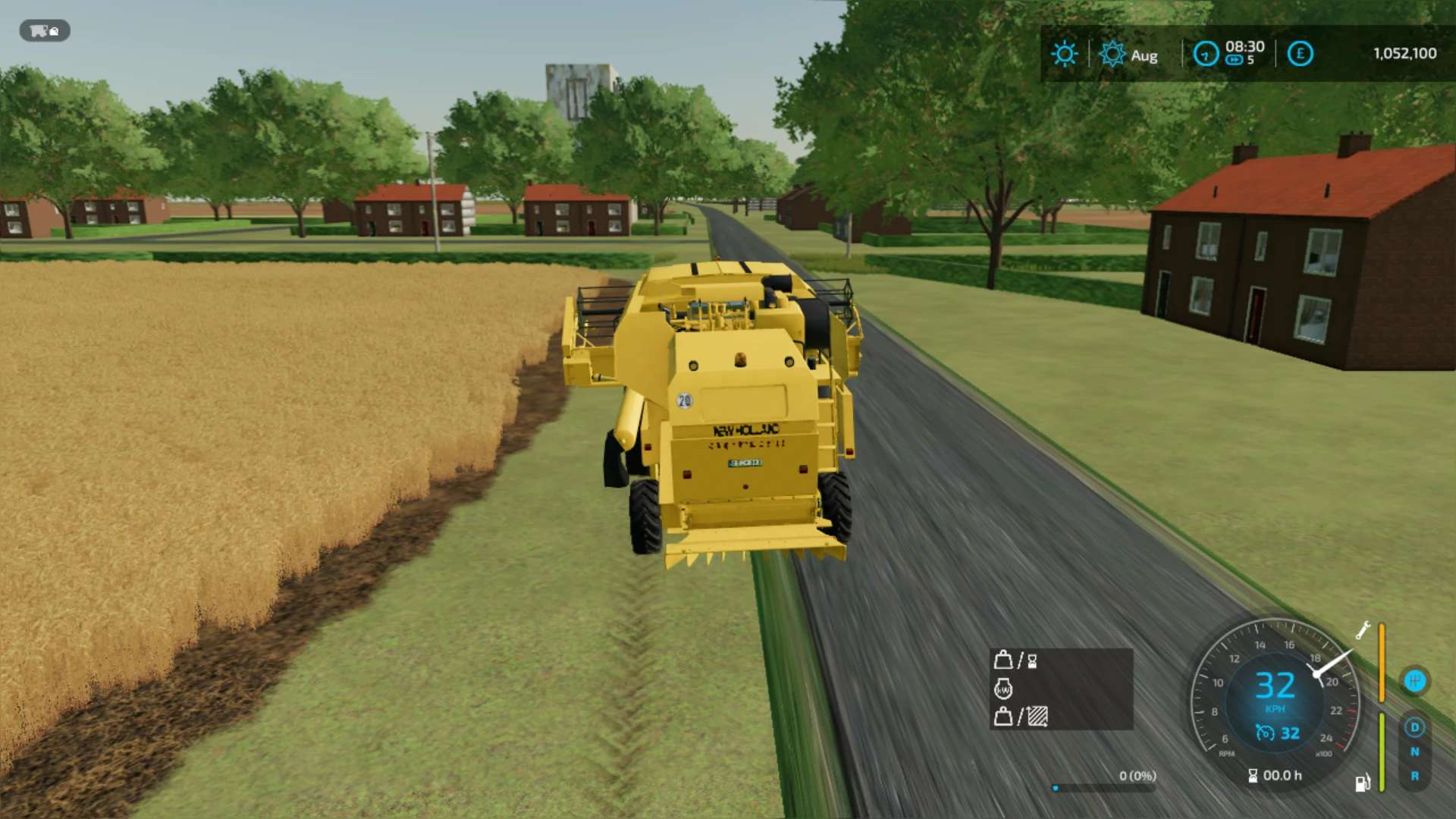
Task: Toggle the blue gearbox shifter icon
Action: [1414, 681]
